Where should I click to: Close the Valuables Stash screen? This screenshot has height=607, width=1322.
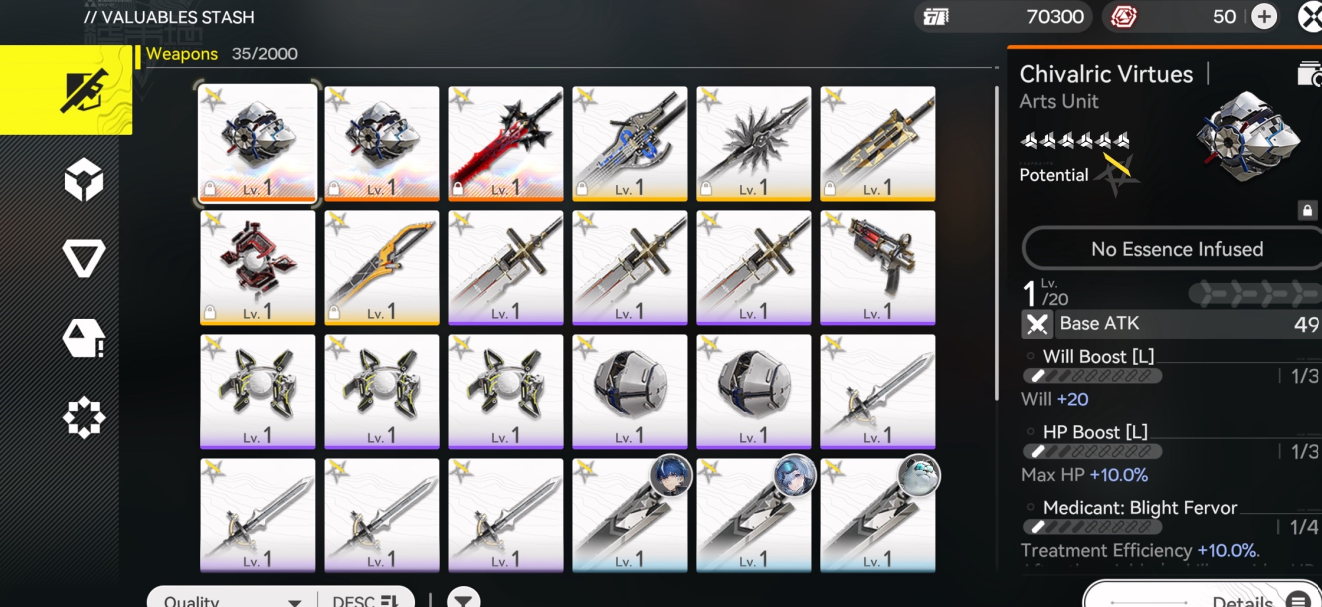[1310, 16]
